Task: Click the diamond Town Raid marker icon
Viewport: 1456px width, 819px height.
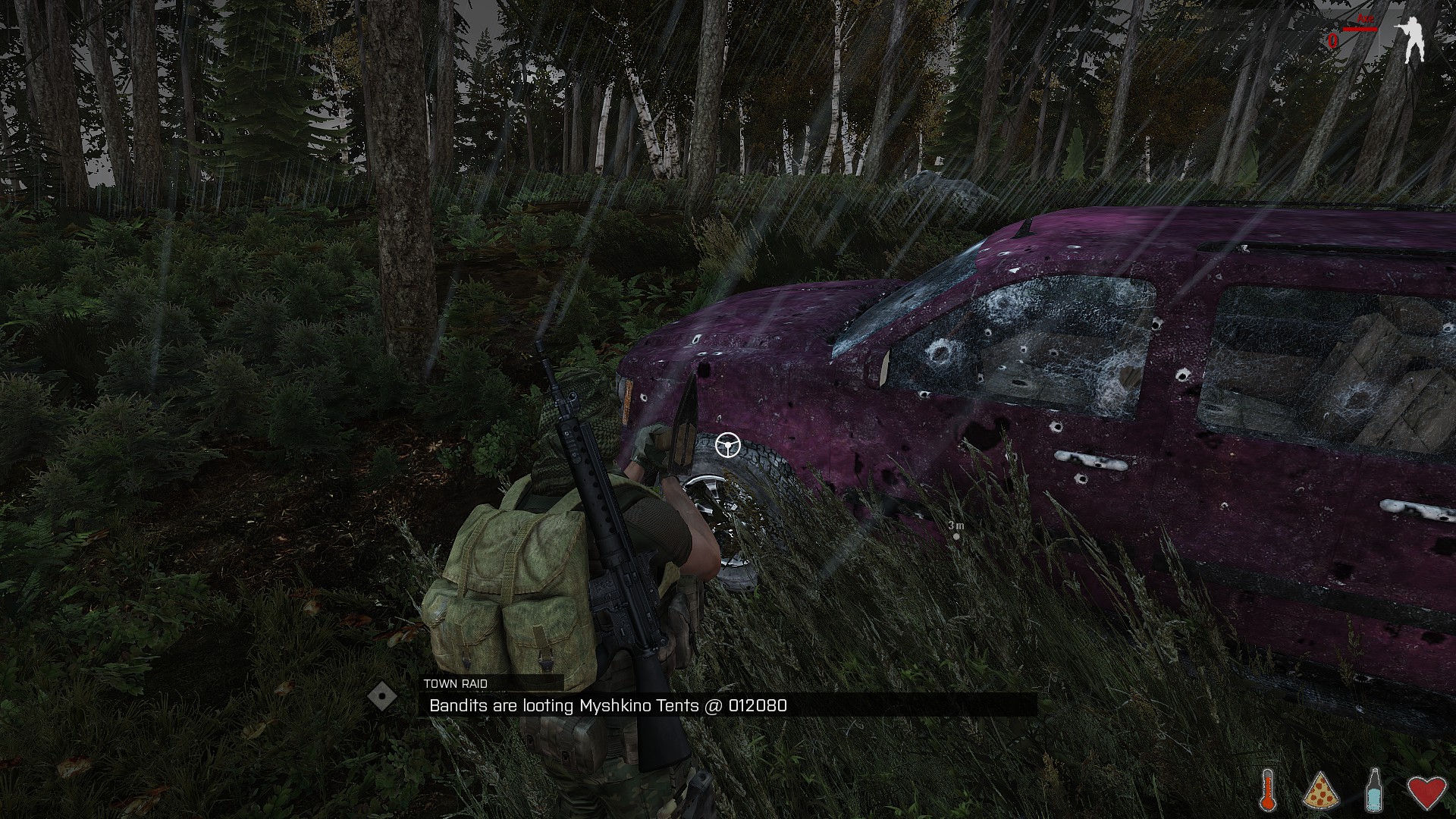Action: [x=382, y=697]
